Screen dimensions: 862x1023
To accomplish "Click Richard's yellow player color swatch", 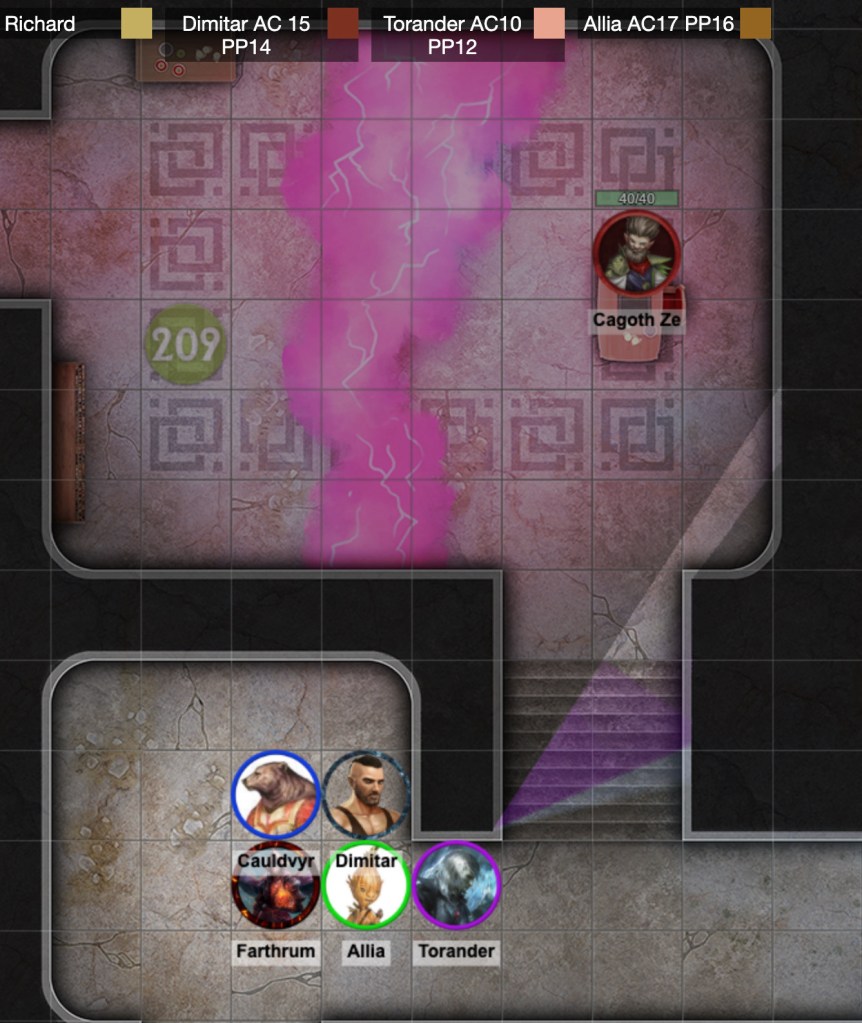I will [x=136, y=23].
